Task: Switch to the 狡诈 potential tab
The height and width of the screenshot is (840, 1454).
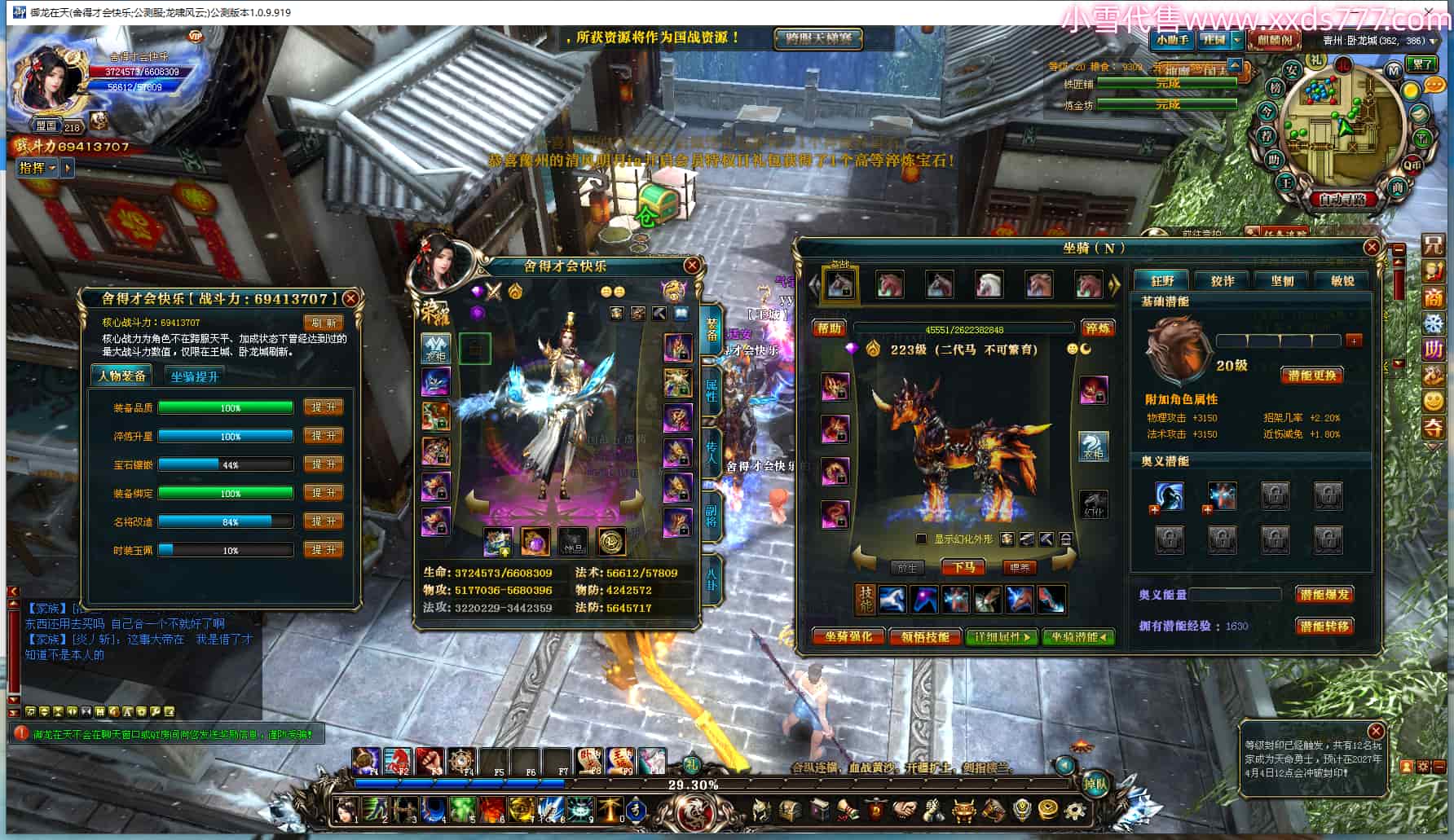Action: tap(1222, 280)
